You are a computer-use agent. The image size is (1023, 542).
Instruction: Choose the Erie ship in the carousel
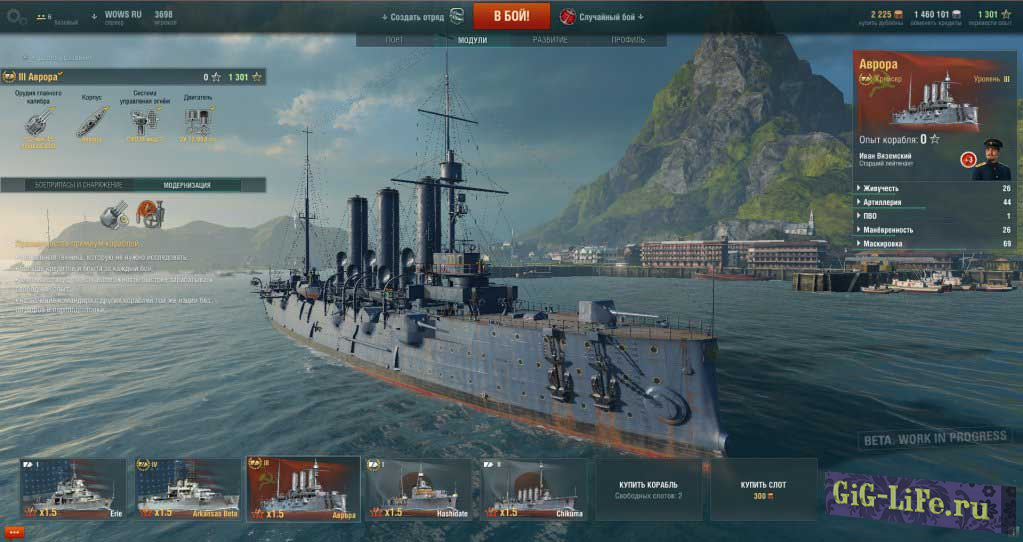point(73,489)
